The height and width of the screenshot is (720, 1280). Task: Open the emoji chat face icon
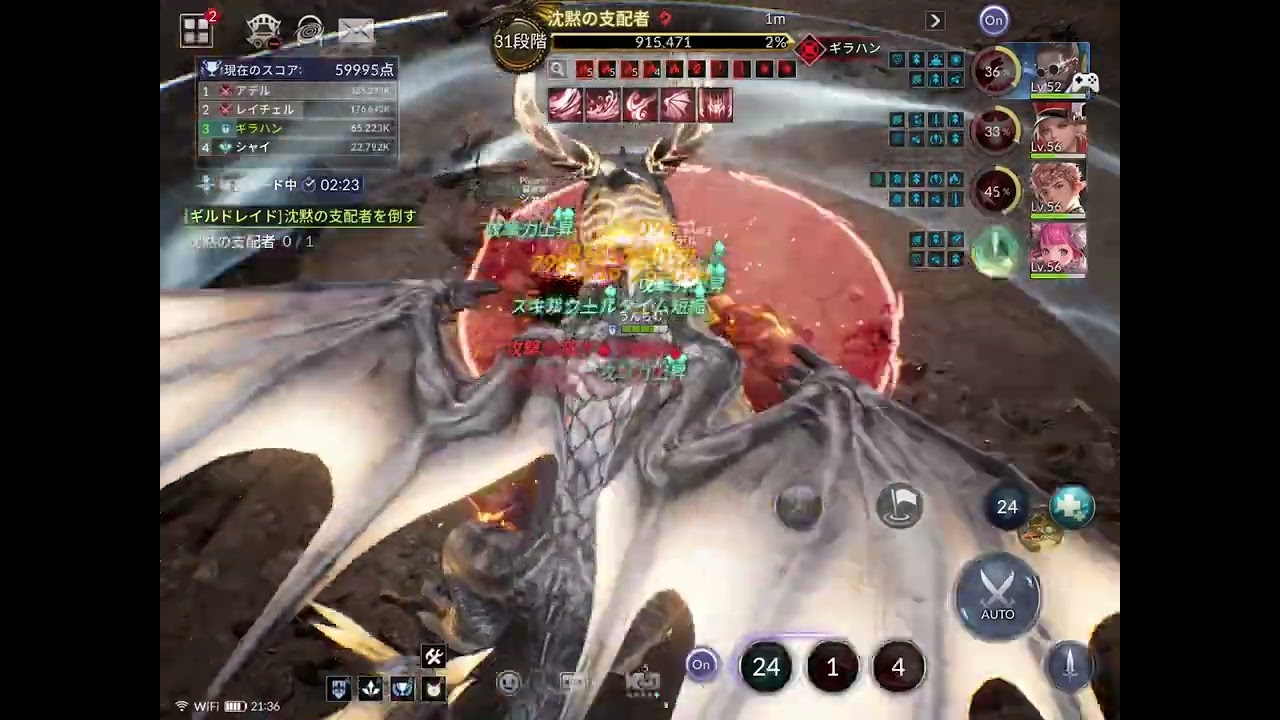tap(510, 683)
